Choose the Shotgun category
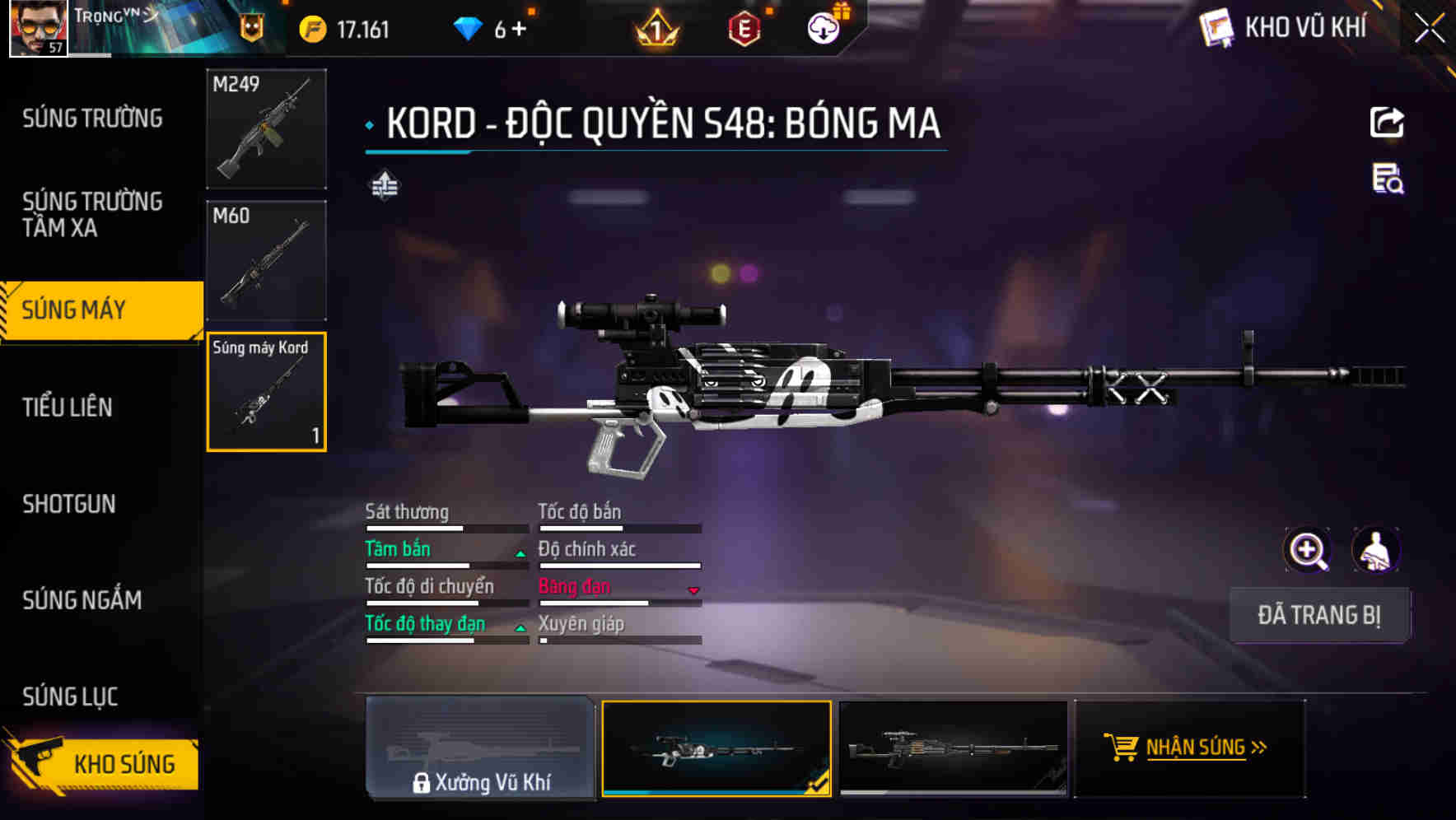The width and height of the screenshot is (1456, 820). tap(69, 504)
